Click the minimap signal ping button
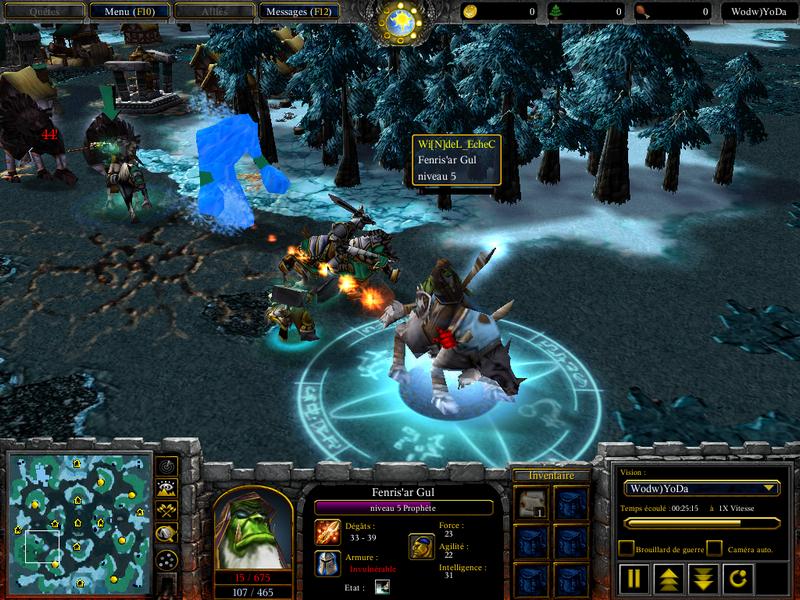The width and height of the screenshot is (800, 600). 166,468
